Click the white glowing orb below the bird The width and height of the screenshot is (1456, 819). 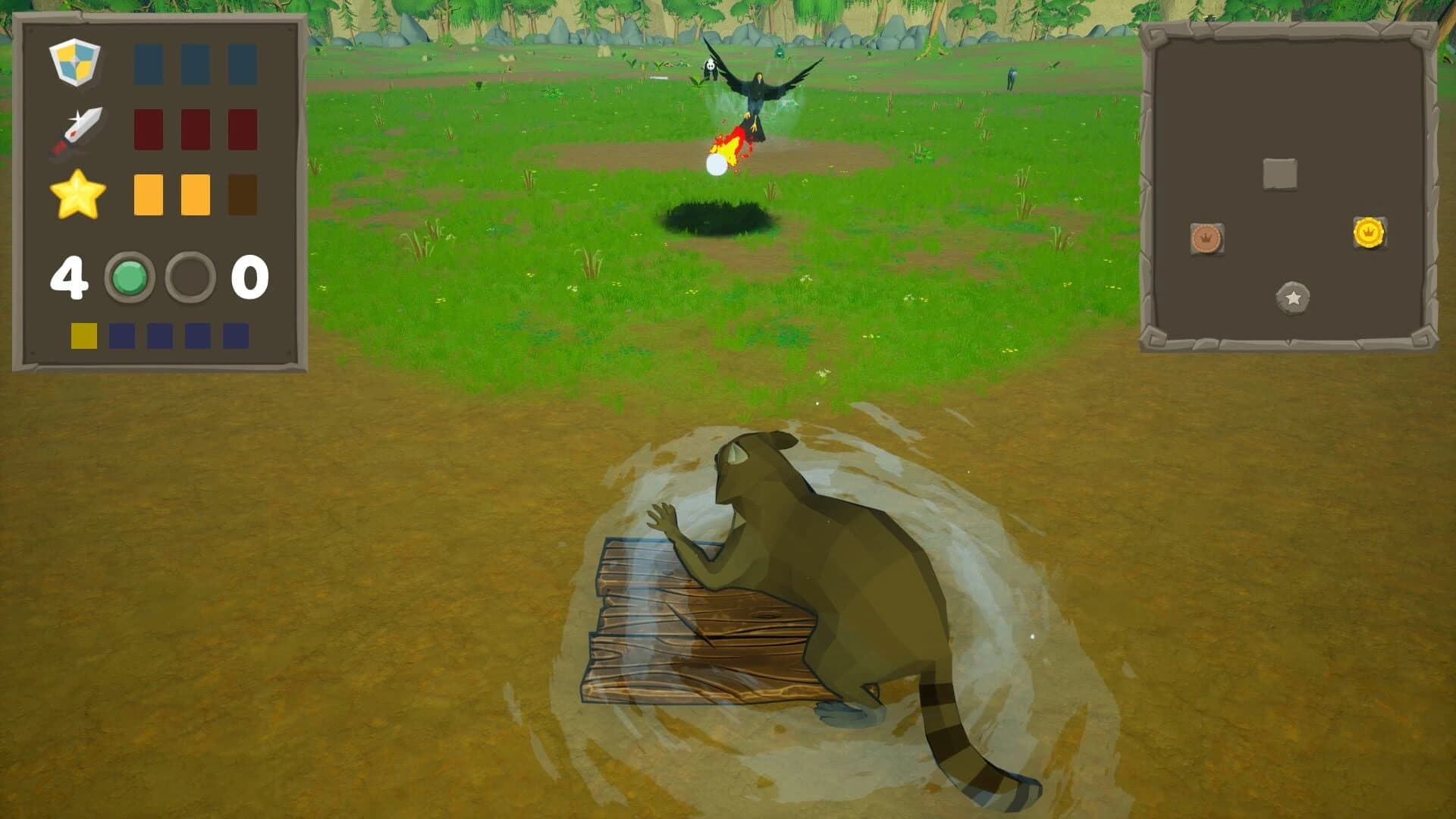pyautogui.click(x=717, y=165)
